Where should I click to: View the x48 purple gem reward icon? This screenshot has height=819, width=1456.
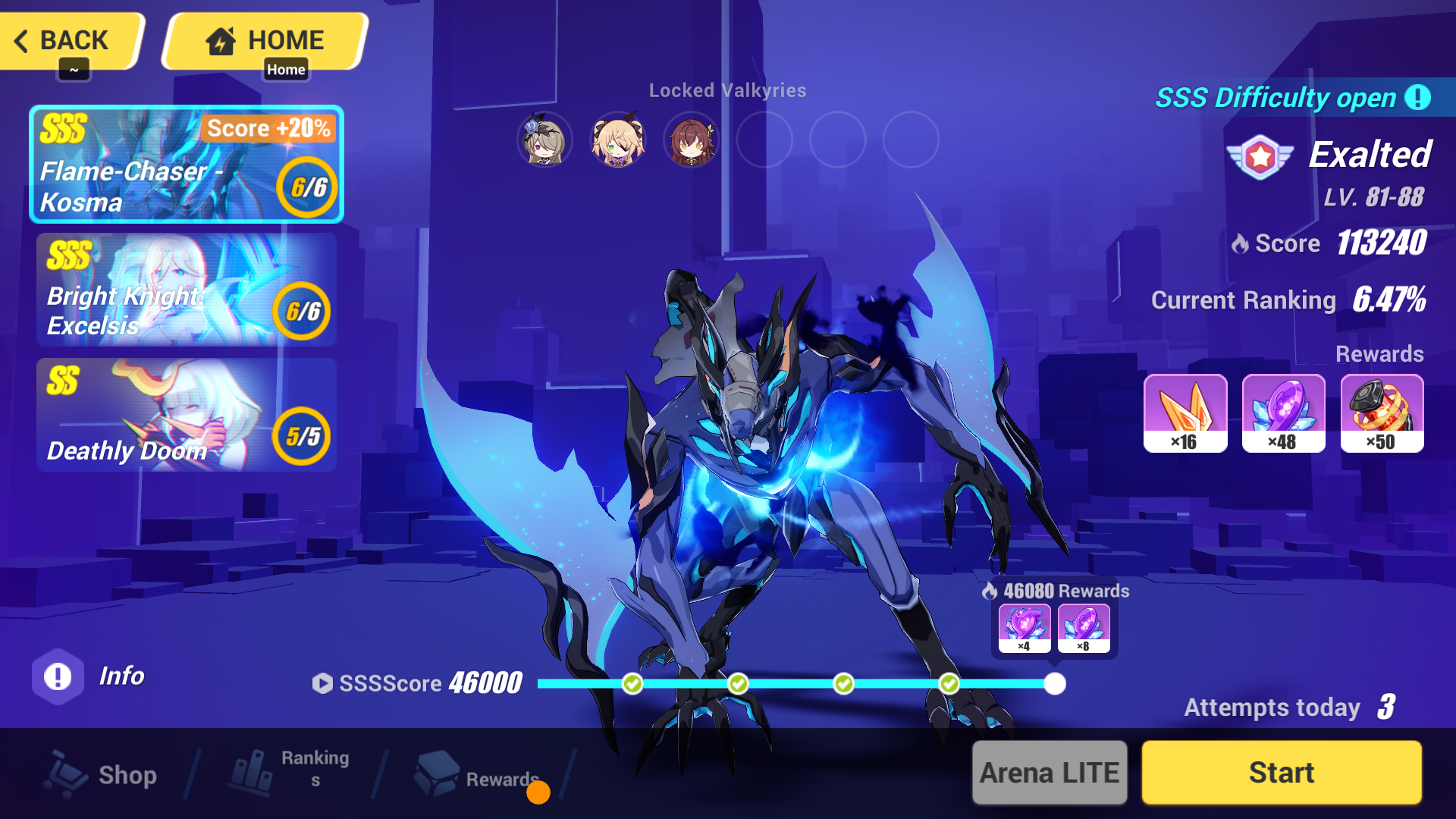(x=1284, y=413)
